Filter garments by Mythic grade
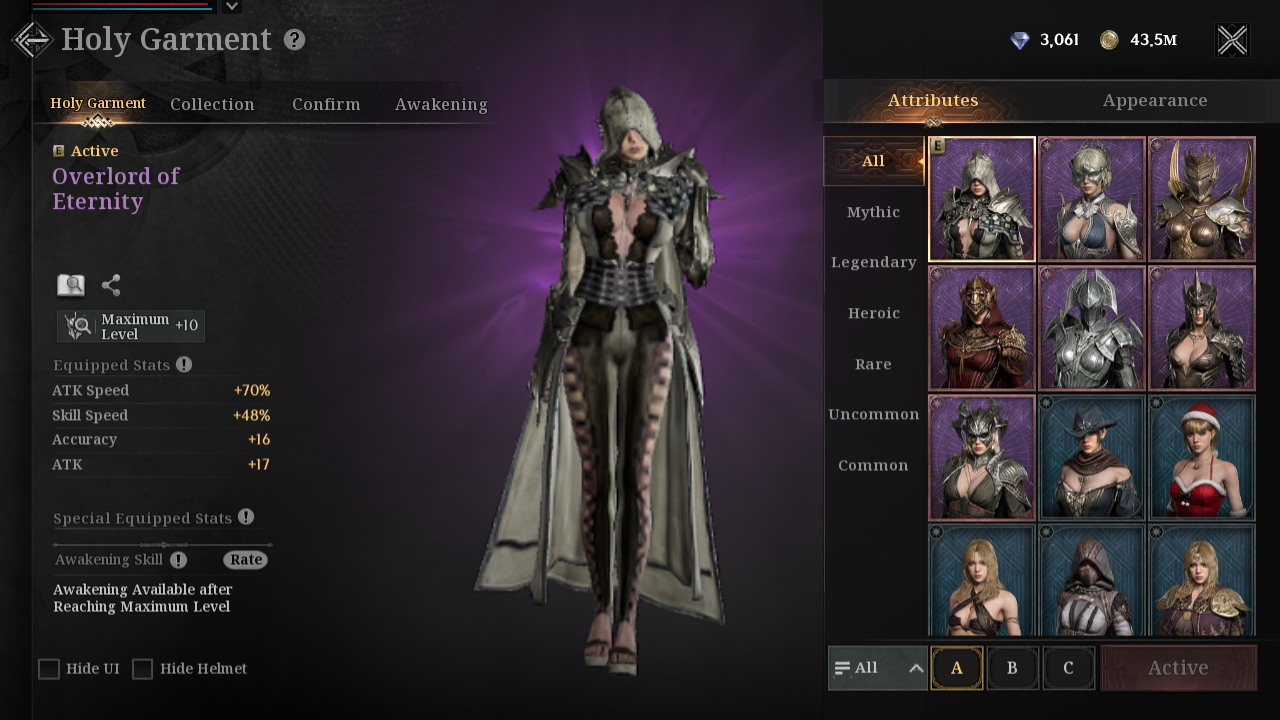Screen dimensions: 1280x720 click(873, 212)
